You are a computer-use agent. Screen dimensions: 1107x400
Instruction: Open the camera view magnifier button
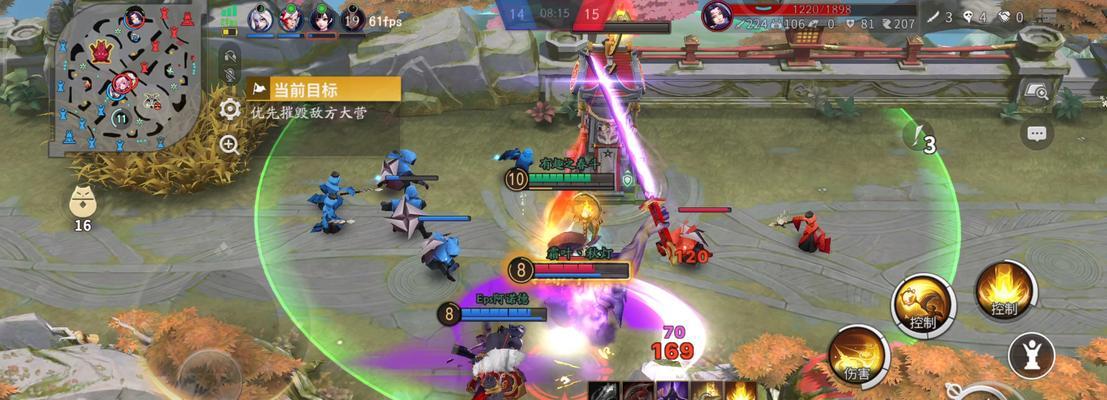1037,91
